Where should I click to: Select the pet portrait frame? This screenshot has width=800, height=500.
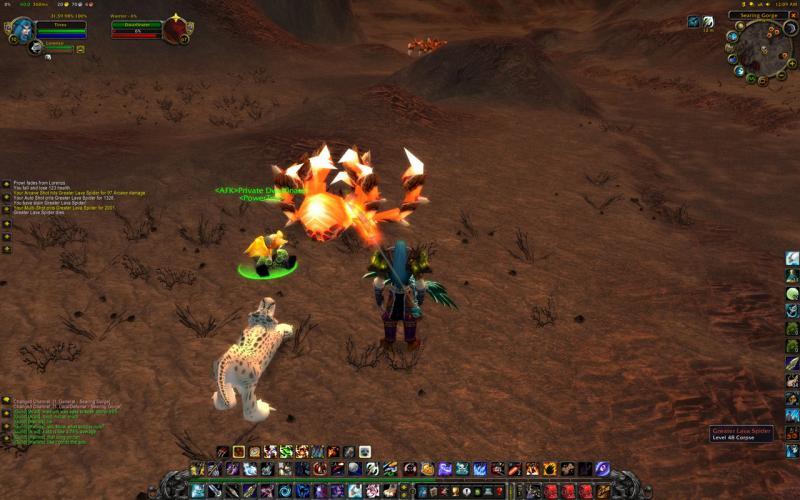[x=35, y=46]
